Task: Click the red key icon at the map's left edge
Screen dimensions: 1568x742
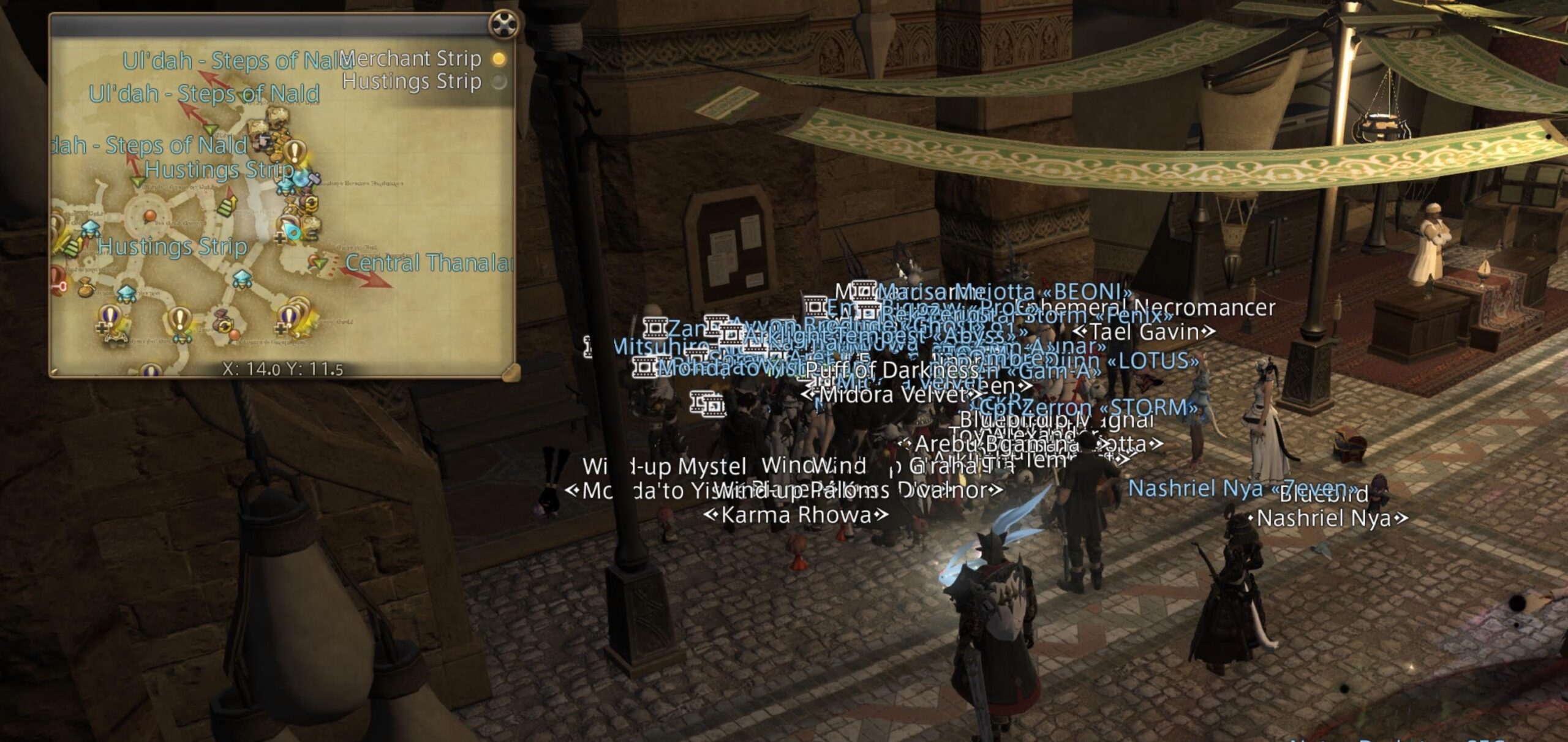Action: [x=58, y=286]
